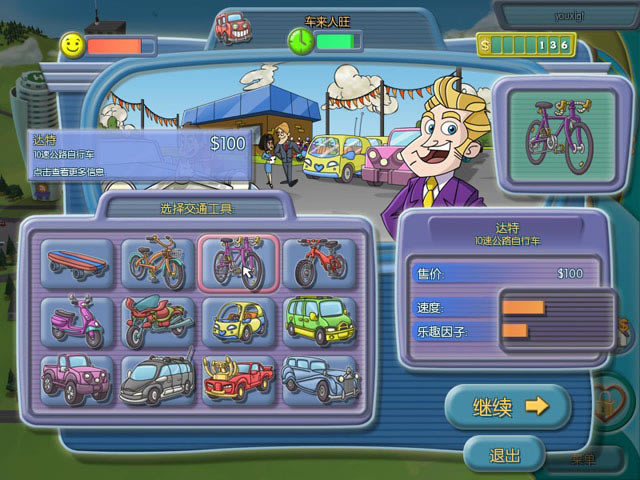Screen dimensions: 640x480
Task: Pick the small yellow compact car
Action: click(x=239, y=322)
